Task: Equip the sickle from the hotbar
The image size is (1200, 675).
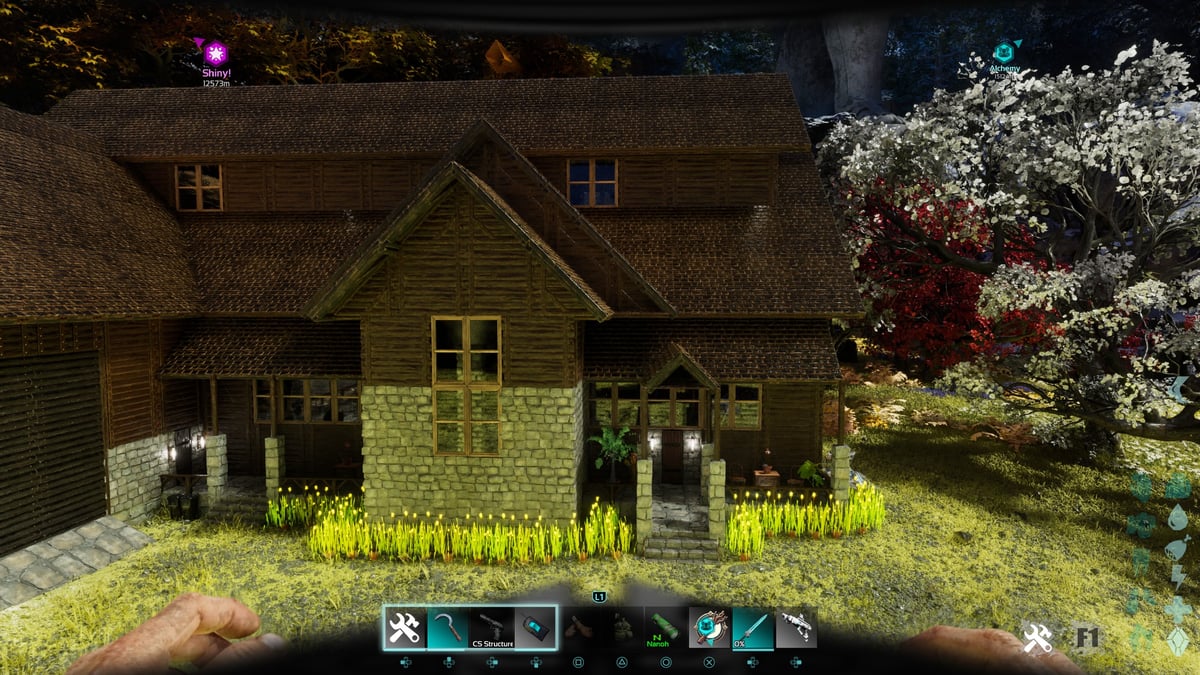Action: [x=447, y=628]
